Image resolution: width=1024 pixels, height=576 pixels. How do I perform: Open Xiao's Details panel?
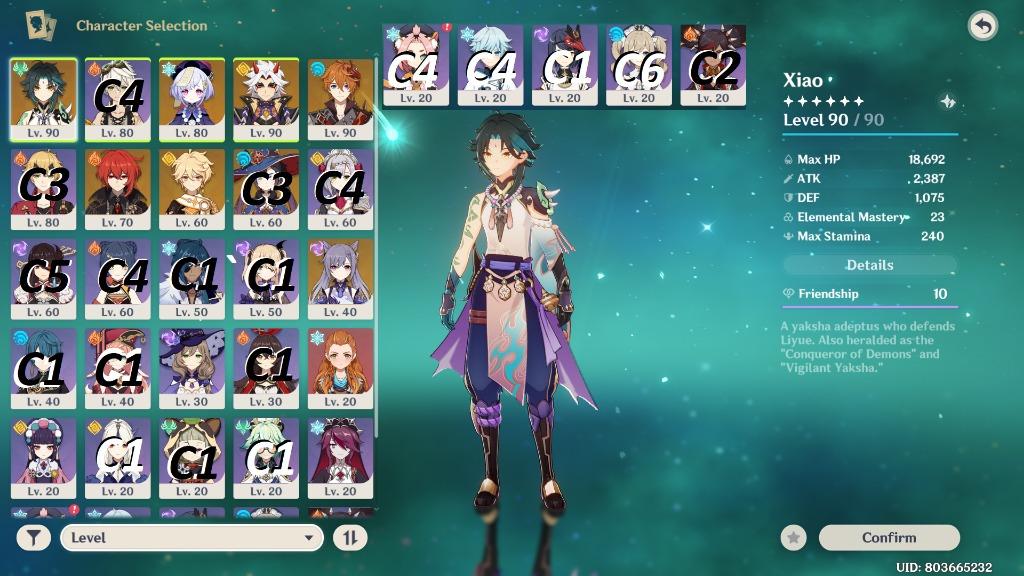coord(869,265)
